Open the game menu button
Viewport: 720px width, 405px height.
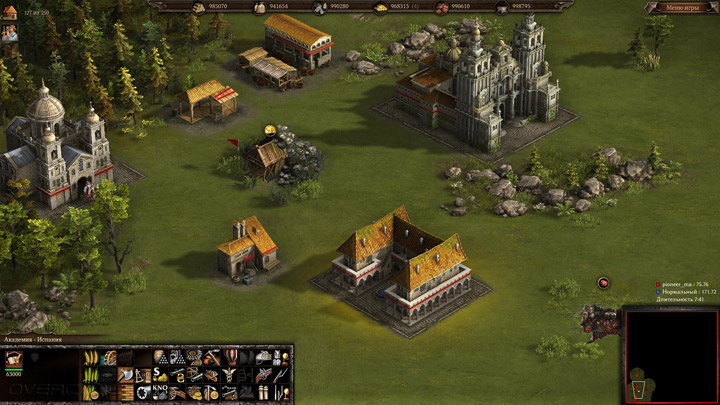(x=684, y=8)
